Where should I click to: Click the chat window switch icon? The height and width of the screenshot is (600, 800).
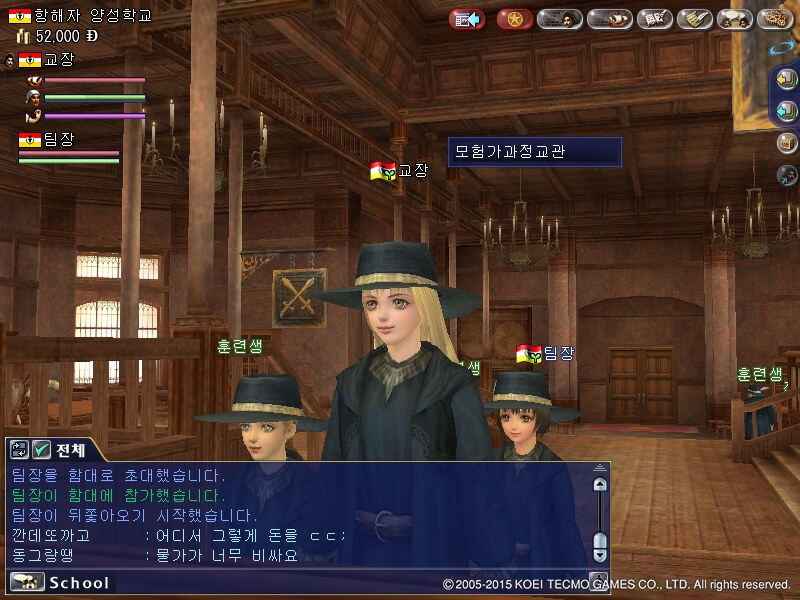[20, 450]
